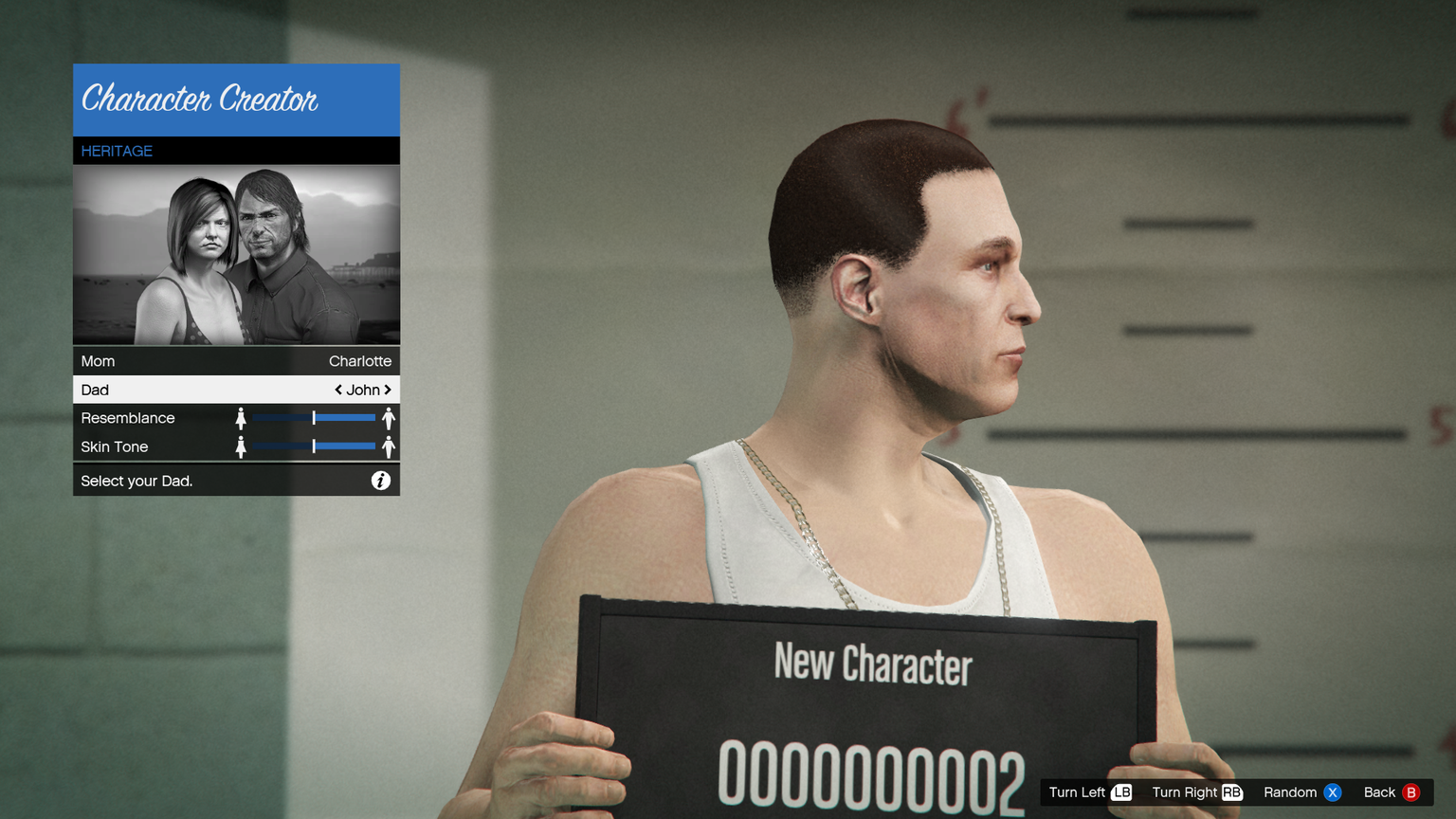Screen dimensions: 1456x819
Task: Click the female icon on Resemblance slider
Action: point(241,418)
